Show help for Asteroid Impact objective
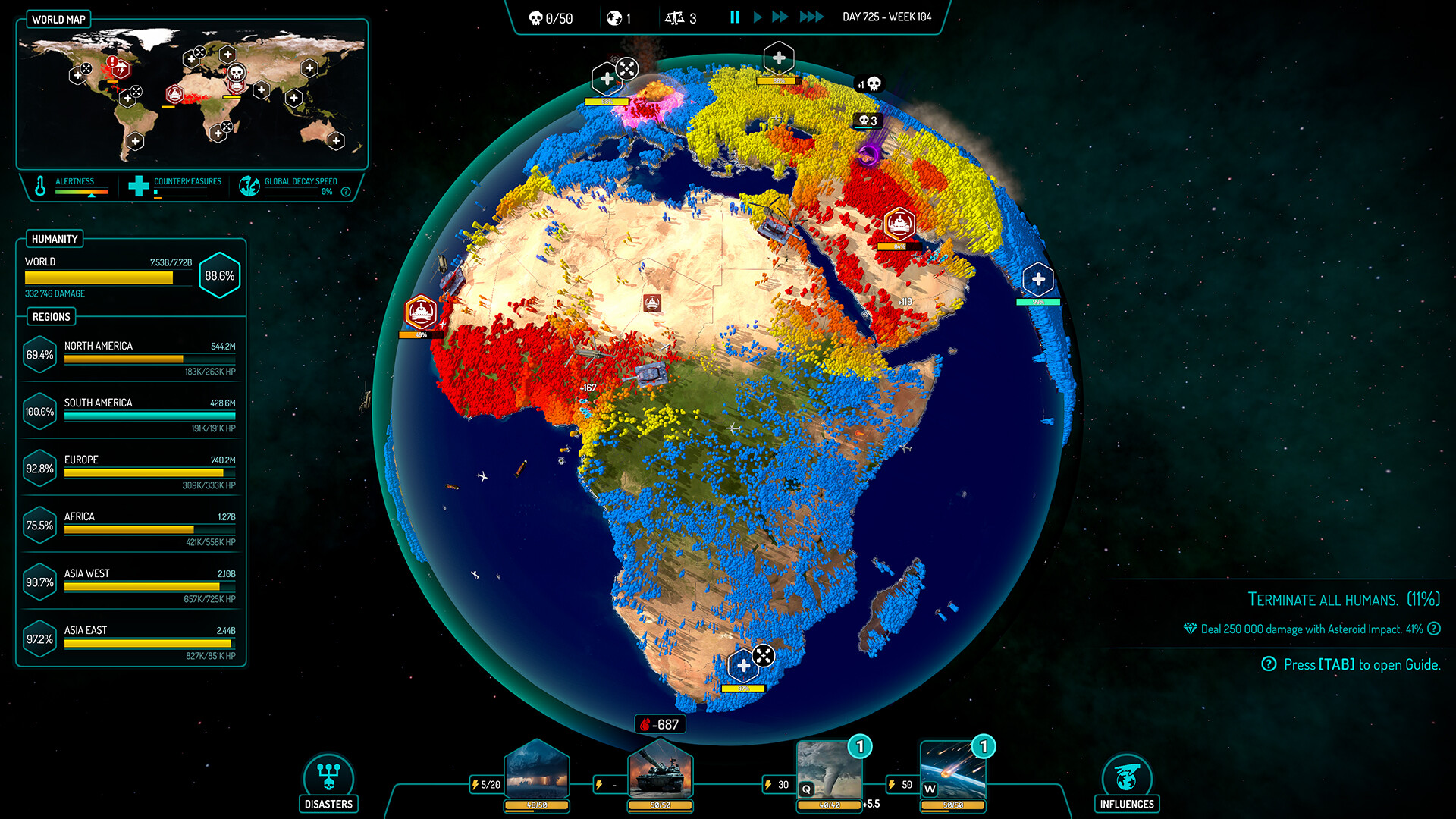The height and width of the screenshot is (819, 1456). point(1434,629)
